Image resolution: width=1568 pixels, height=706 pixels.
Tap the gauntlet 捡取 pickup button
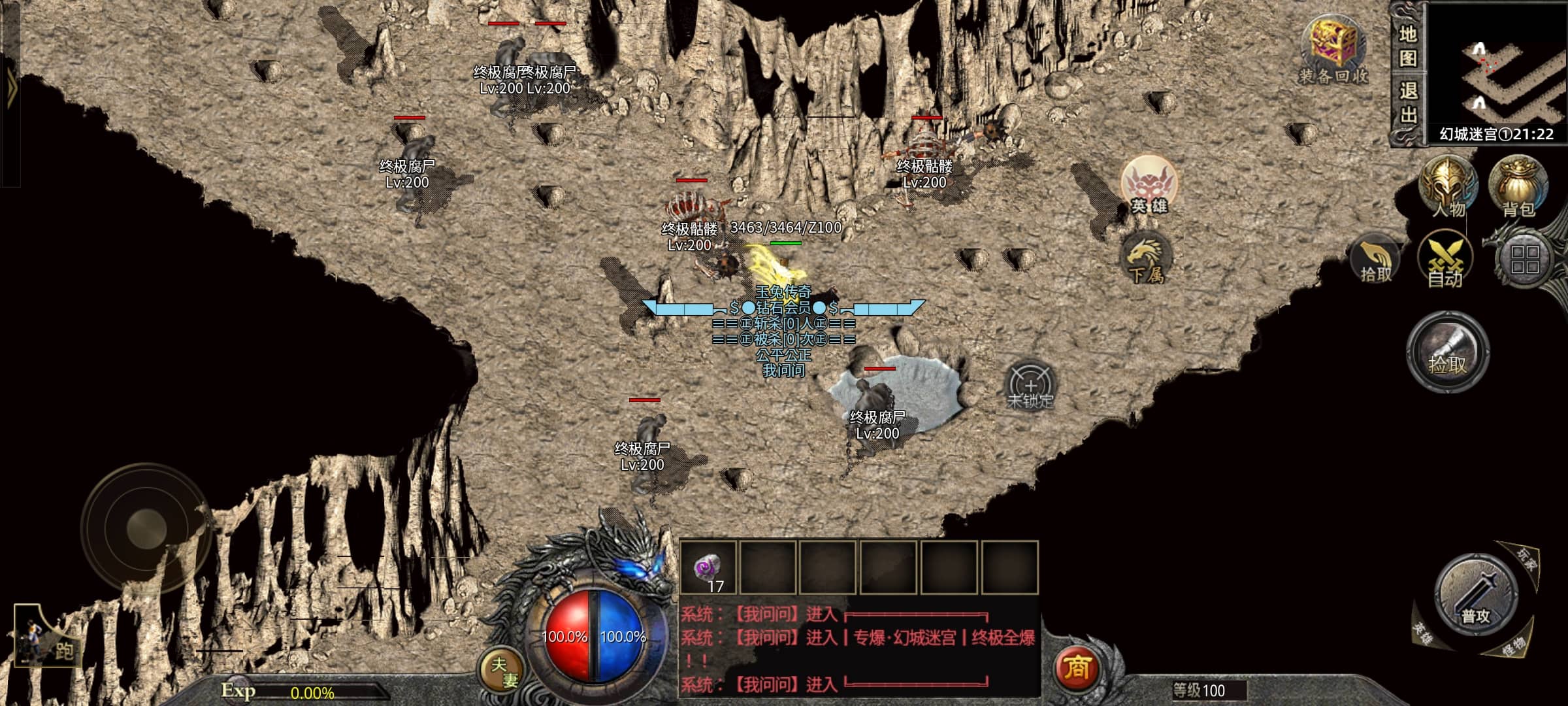pos(1448,352)
